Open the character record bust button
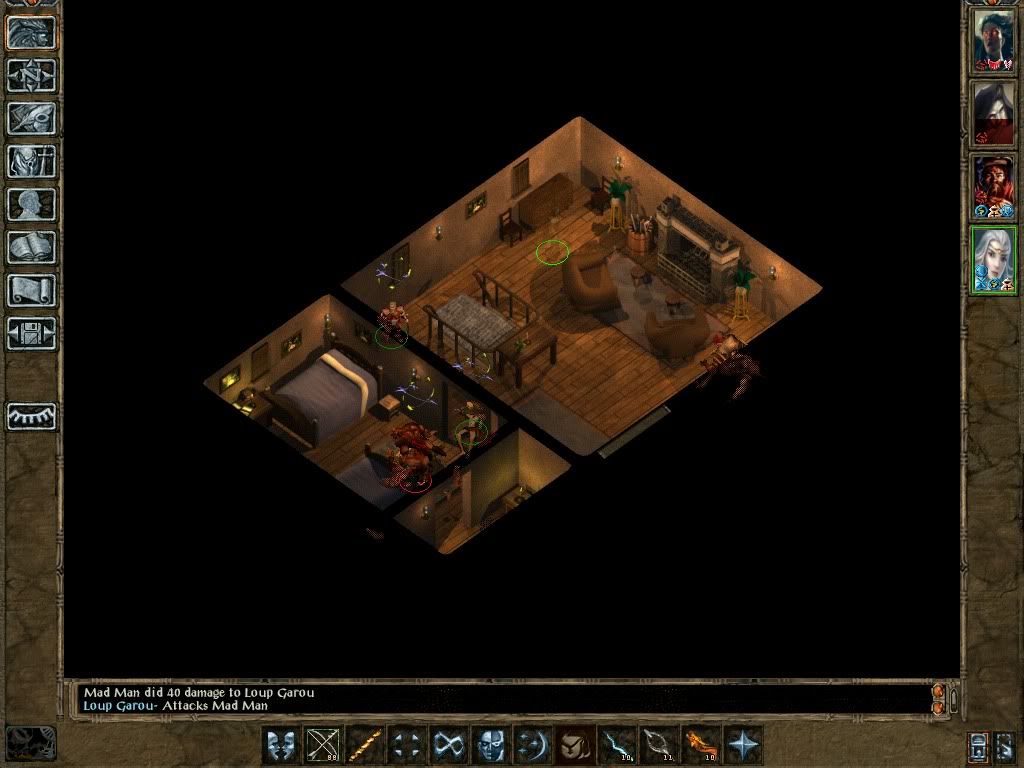The width and height of the screenshot is (1024, 768). tap(31, 204)
